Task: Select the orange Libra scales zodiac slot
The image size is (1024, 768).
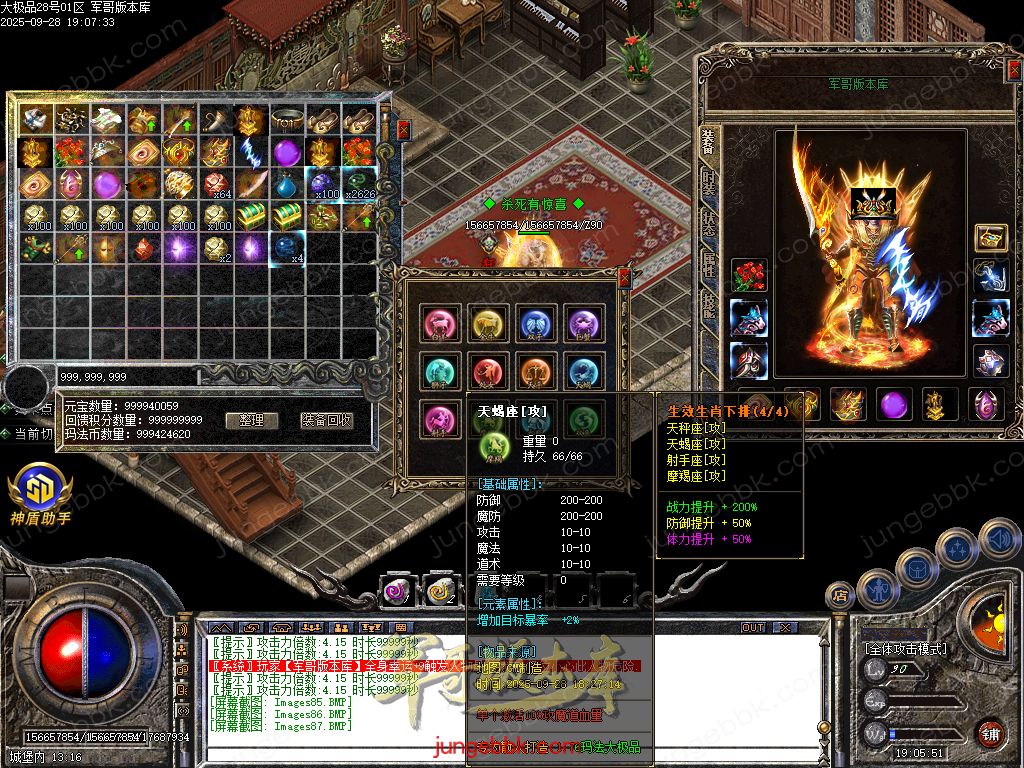Action: 535,371
